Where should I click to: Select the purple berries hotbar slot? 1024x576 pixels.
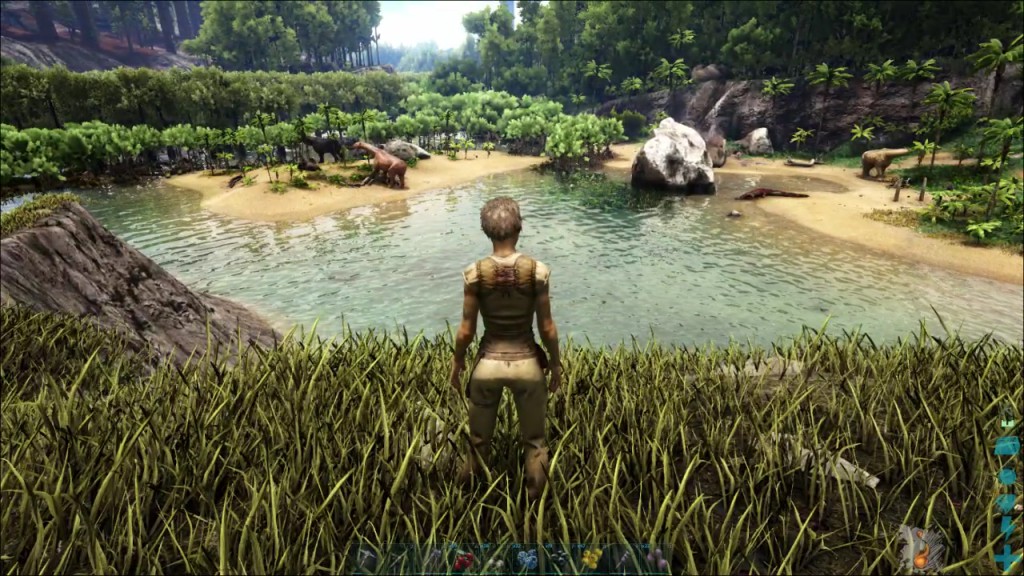[x=656, y=558]
